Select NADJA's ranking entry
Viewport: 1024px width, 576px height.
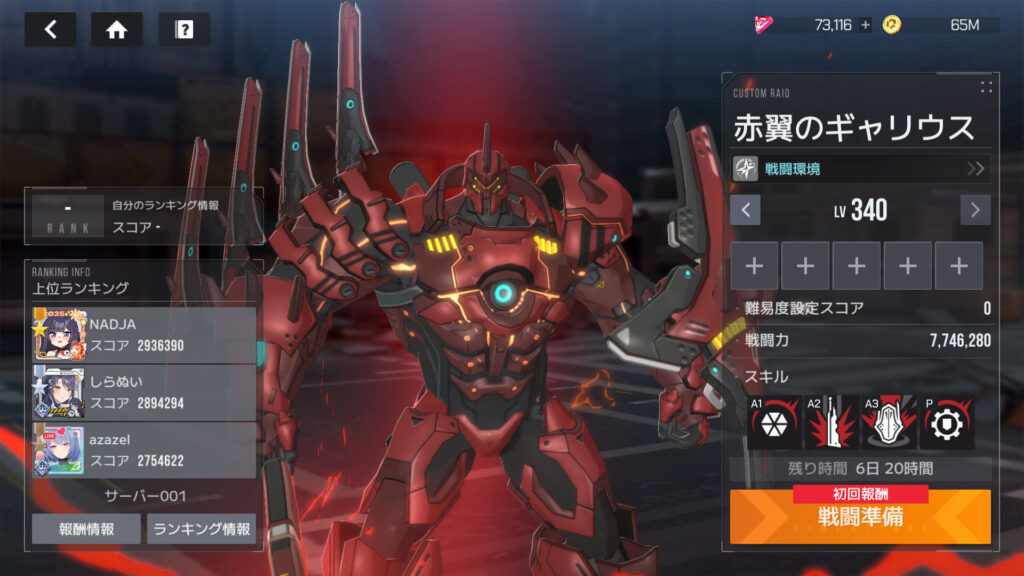[144, 335]
